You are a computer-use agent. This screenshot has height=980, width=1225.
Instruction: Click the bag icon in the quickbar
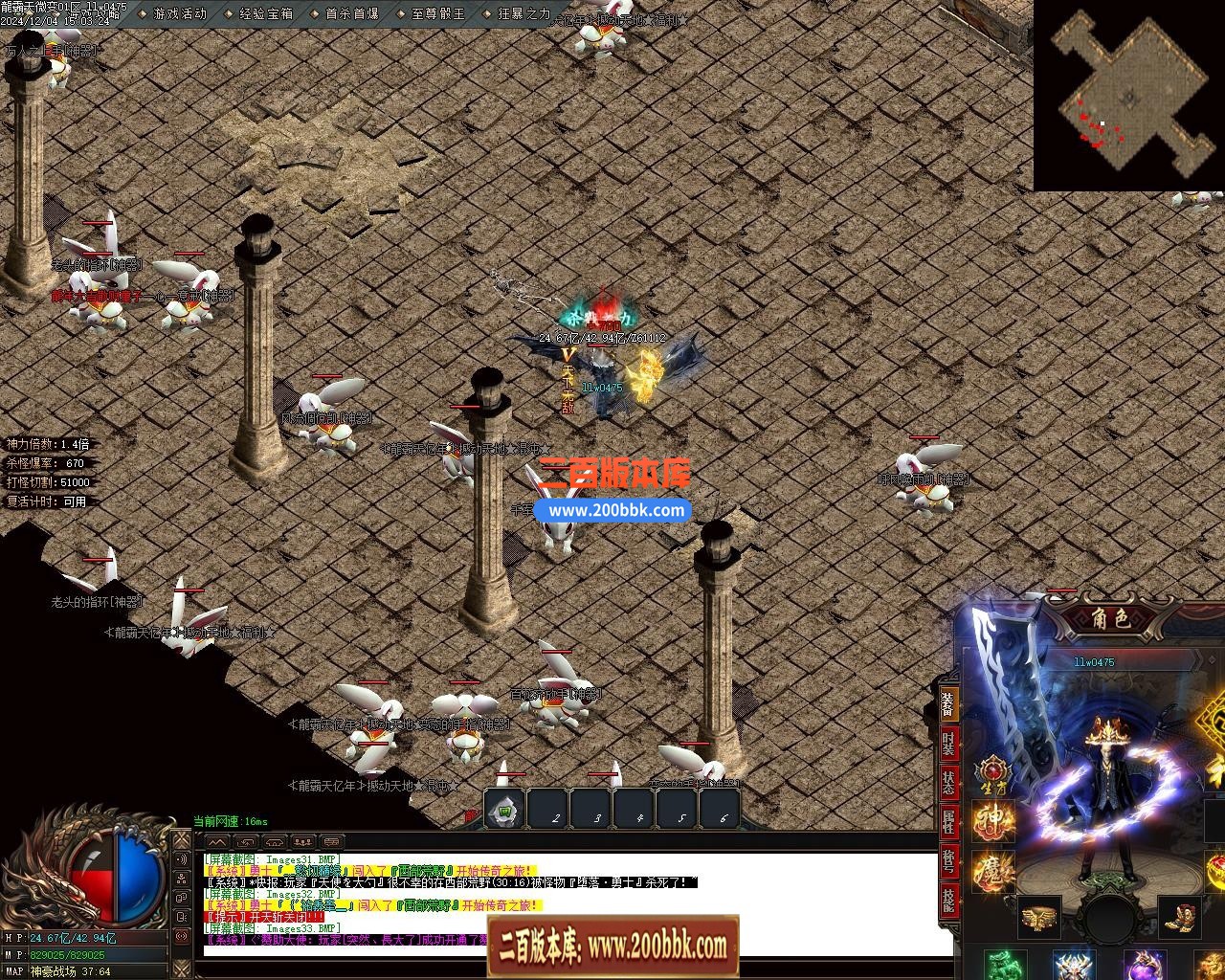pos(504,809)
